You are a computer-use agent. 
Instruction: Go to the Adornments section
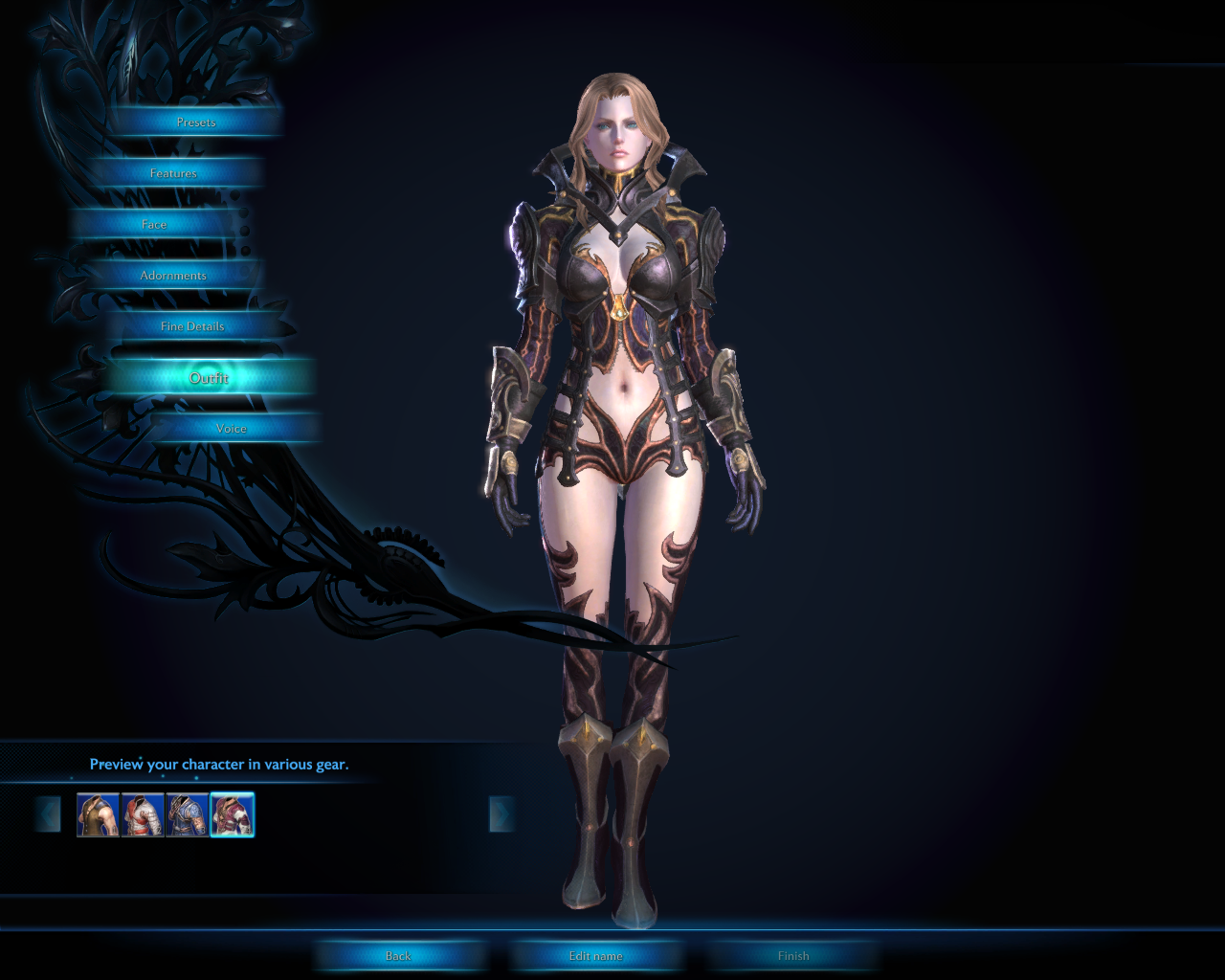click(x=173, y=276)
